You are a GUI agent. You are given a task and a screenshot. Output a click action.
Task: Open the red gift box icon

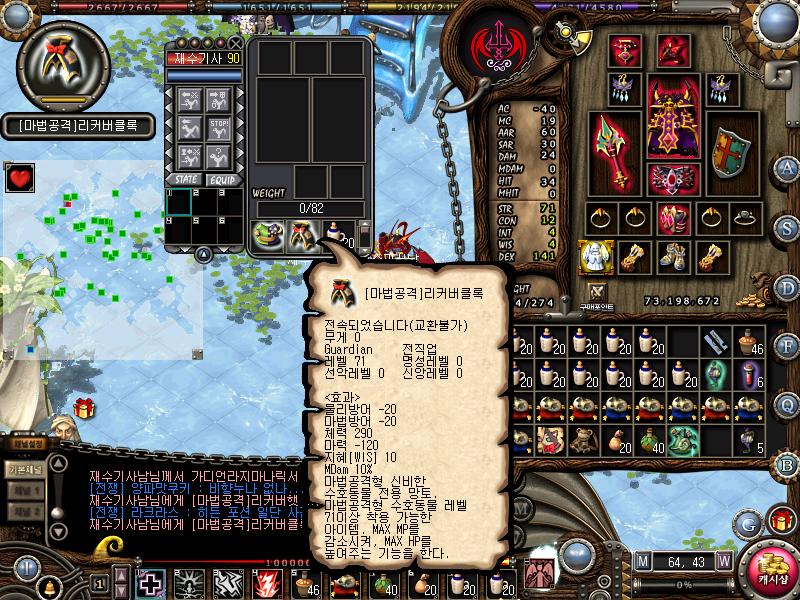(x=83, y=407)
